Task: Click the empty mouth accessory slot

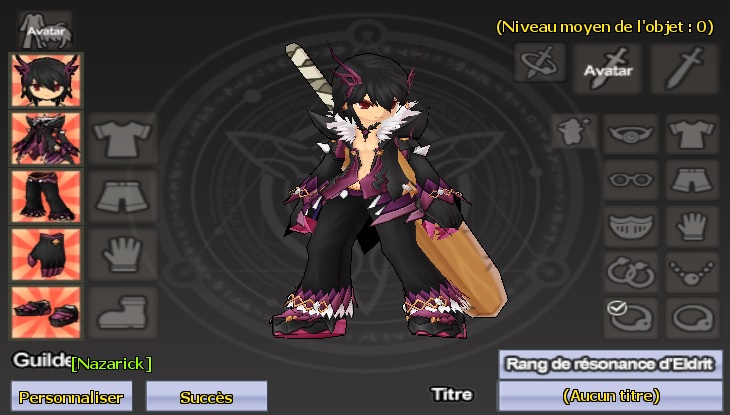Action: pyautogui.click(x=630, y=225)
